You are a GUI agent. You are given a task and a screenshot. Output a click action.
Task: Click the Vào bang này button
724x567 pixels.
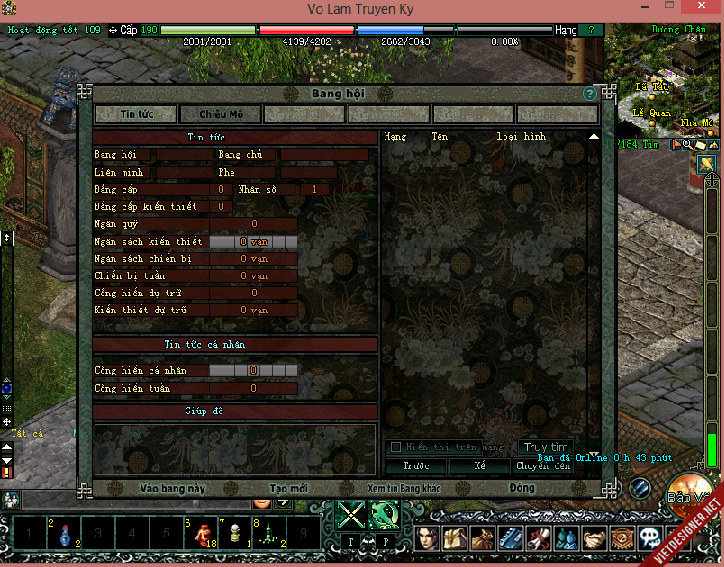(172, 488)
